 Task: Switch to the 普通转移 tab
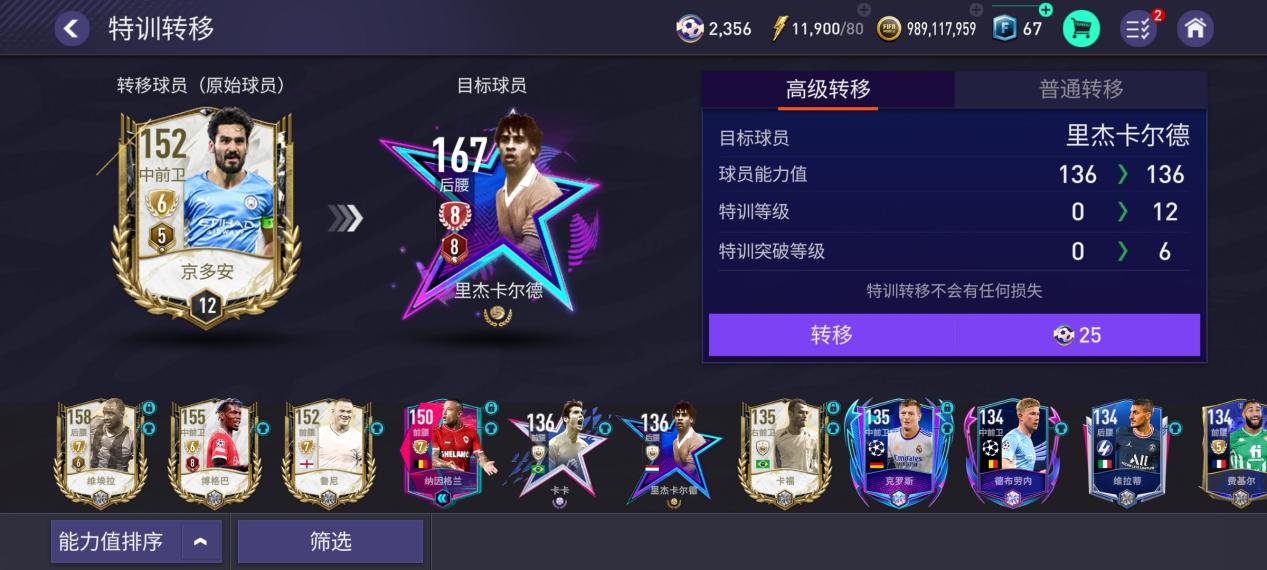pos(1080,90)
